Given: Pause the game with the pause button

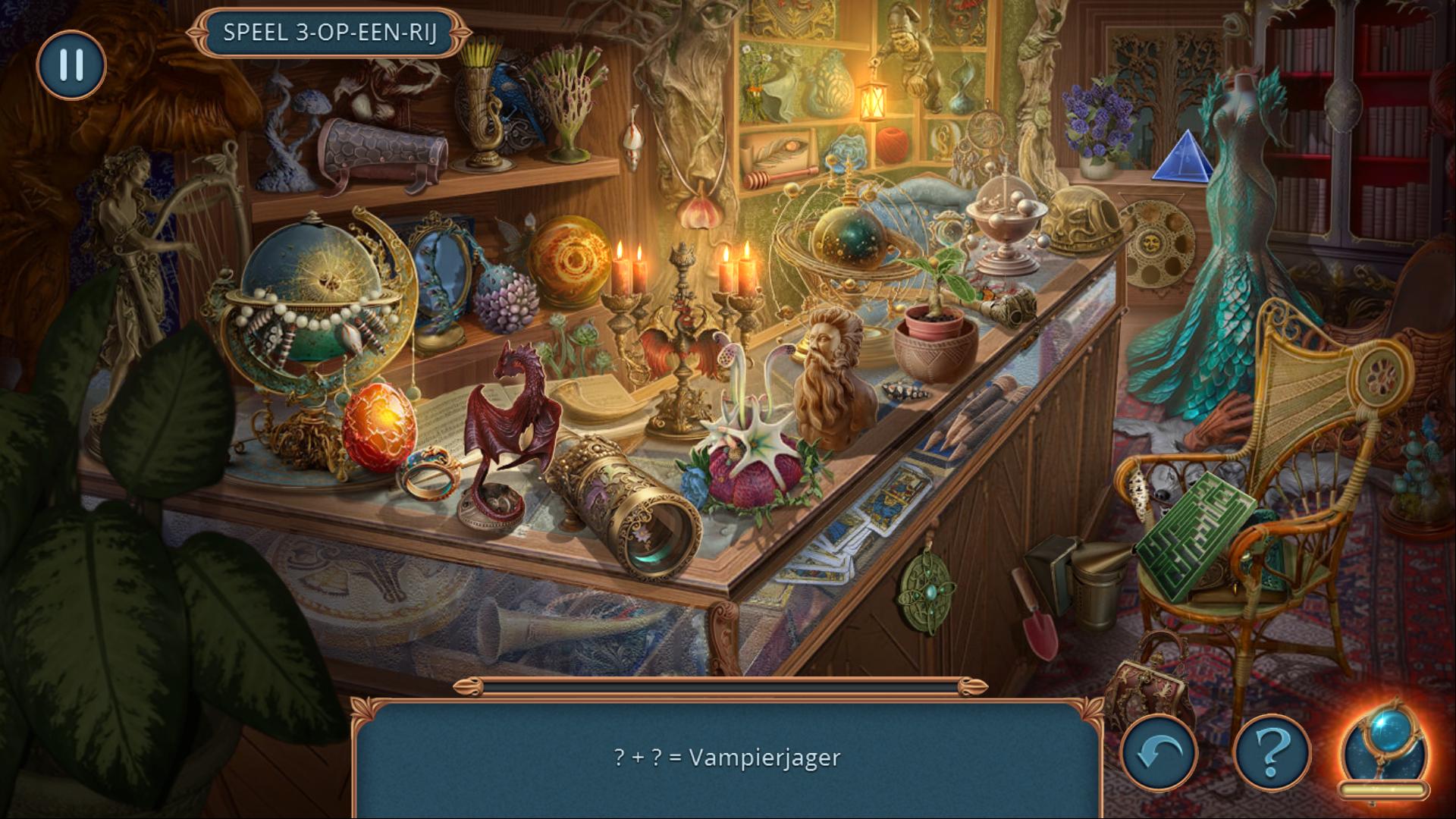Looking at the screenshot, I should [71, 64].
